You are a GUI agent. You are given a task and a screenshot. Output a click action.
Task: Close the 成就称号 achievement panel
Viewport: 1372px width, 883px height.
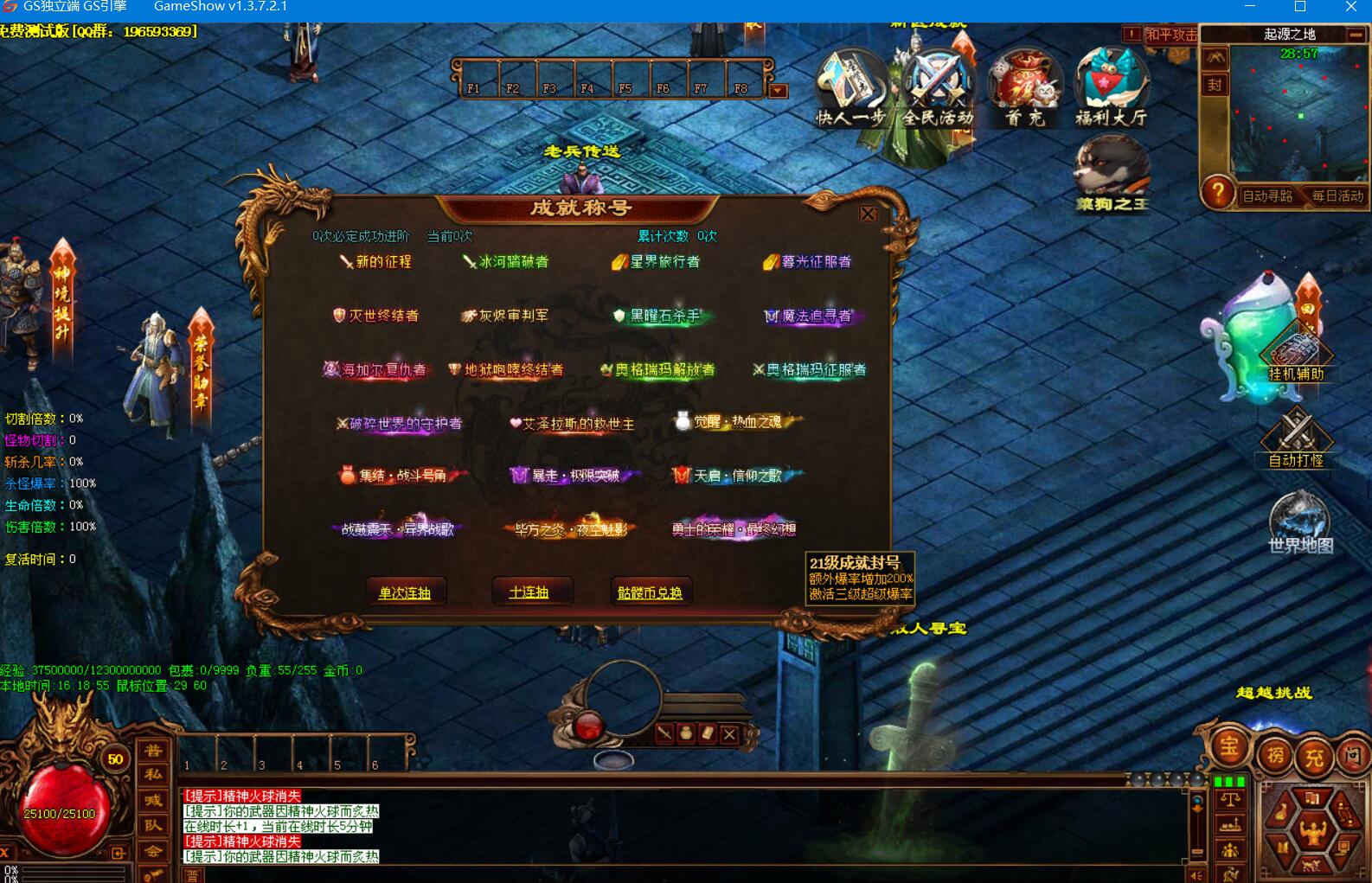point(869,214)
